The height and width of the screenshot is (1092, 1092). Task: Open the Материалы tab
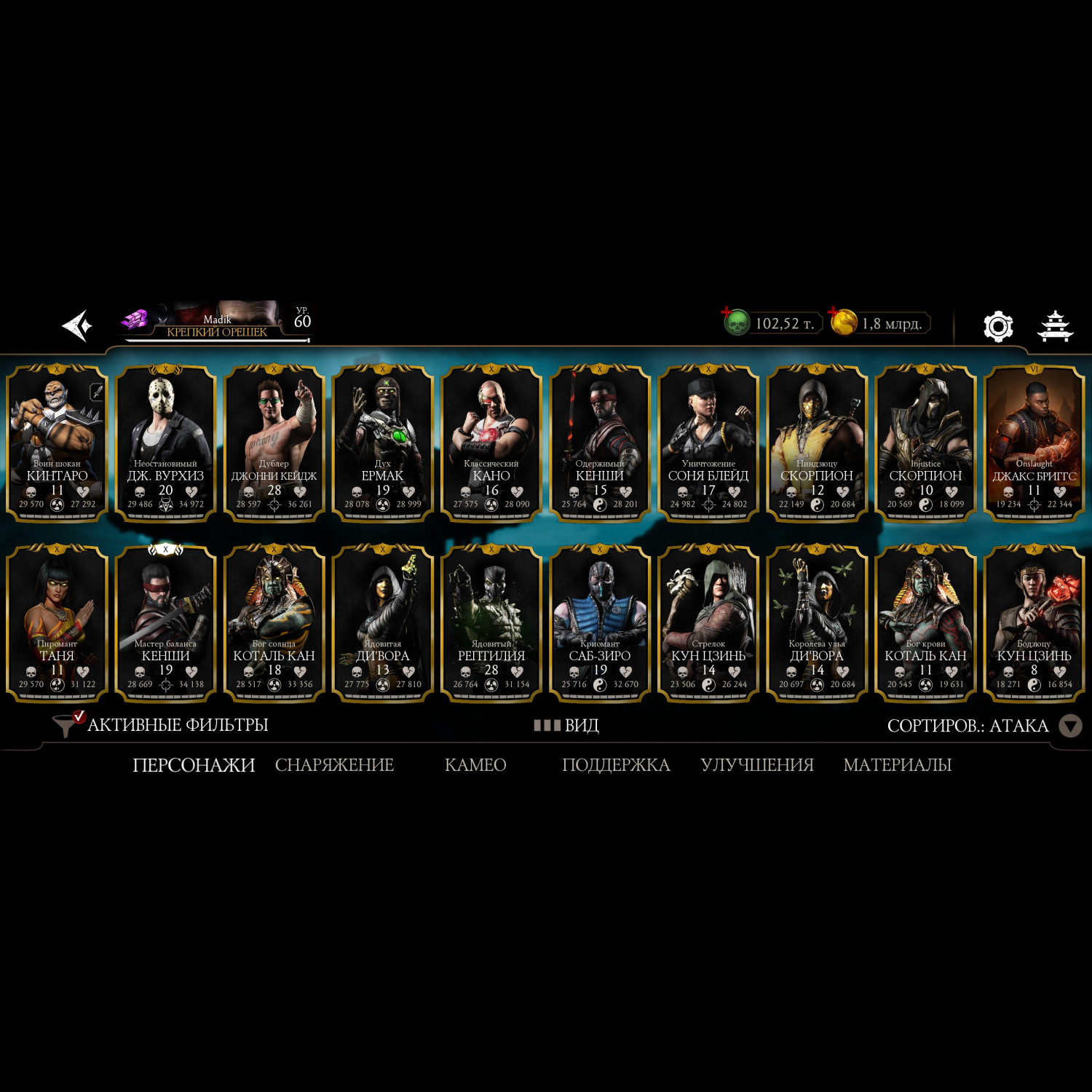click(x=897, y=765)
